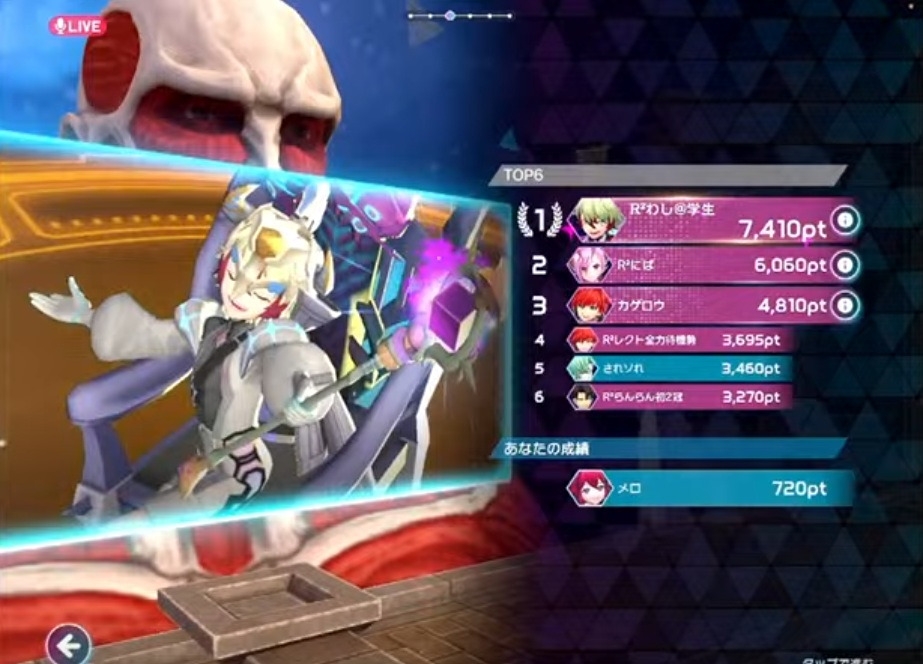Viewport: 923px width, 664px height.
Task: Select the sixth-place 3,270pt row
Action: [680, 397]
